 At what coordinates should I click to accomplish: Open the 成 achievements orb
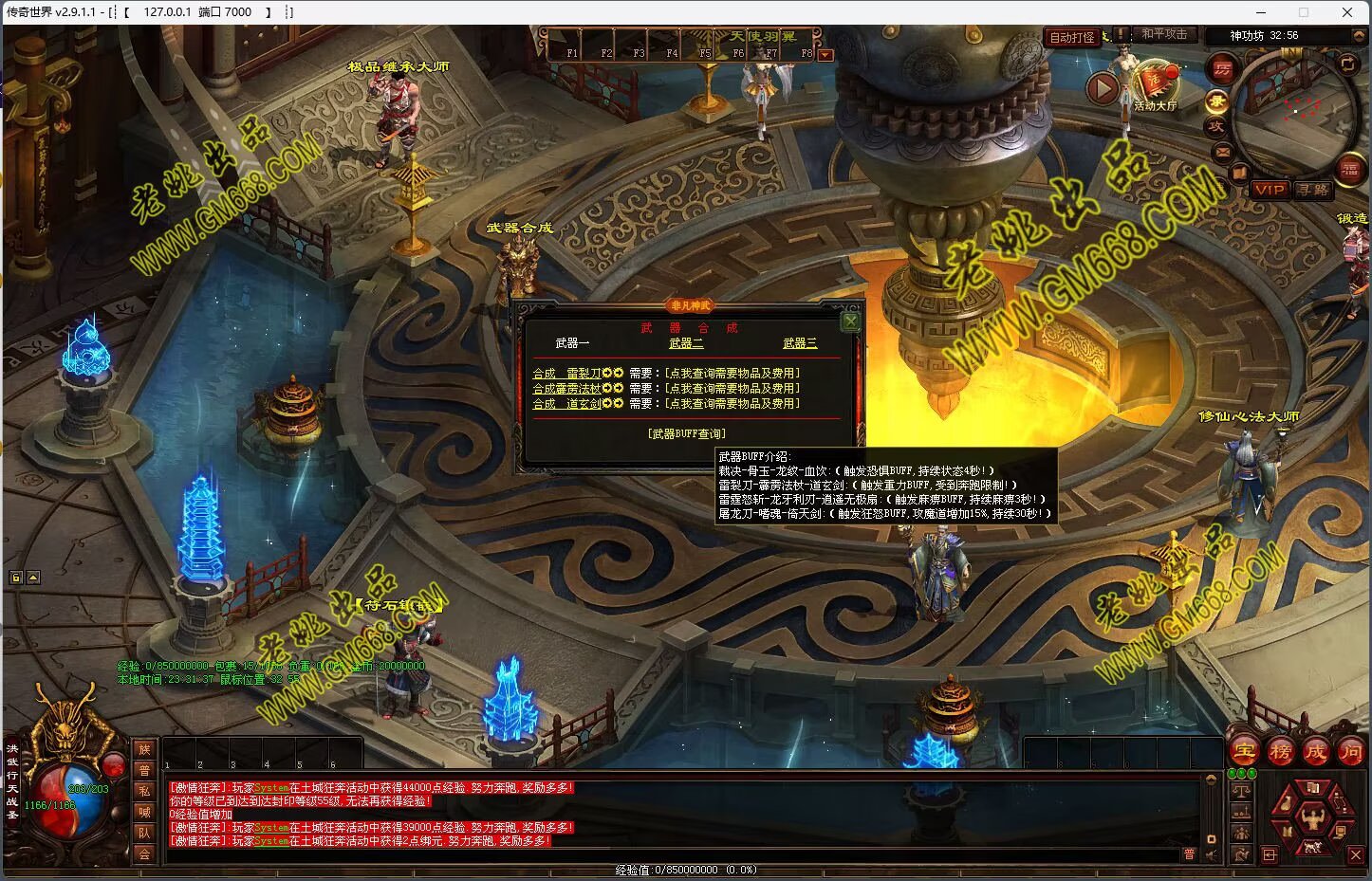[x=1315, y=751]
